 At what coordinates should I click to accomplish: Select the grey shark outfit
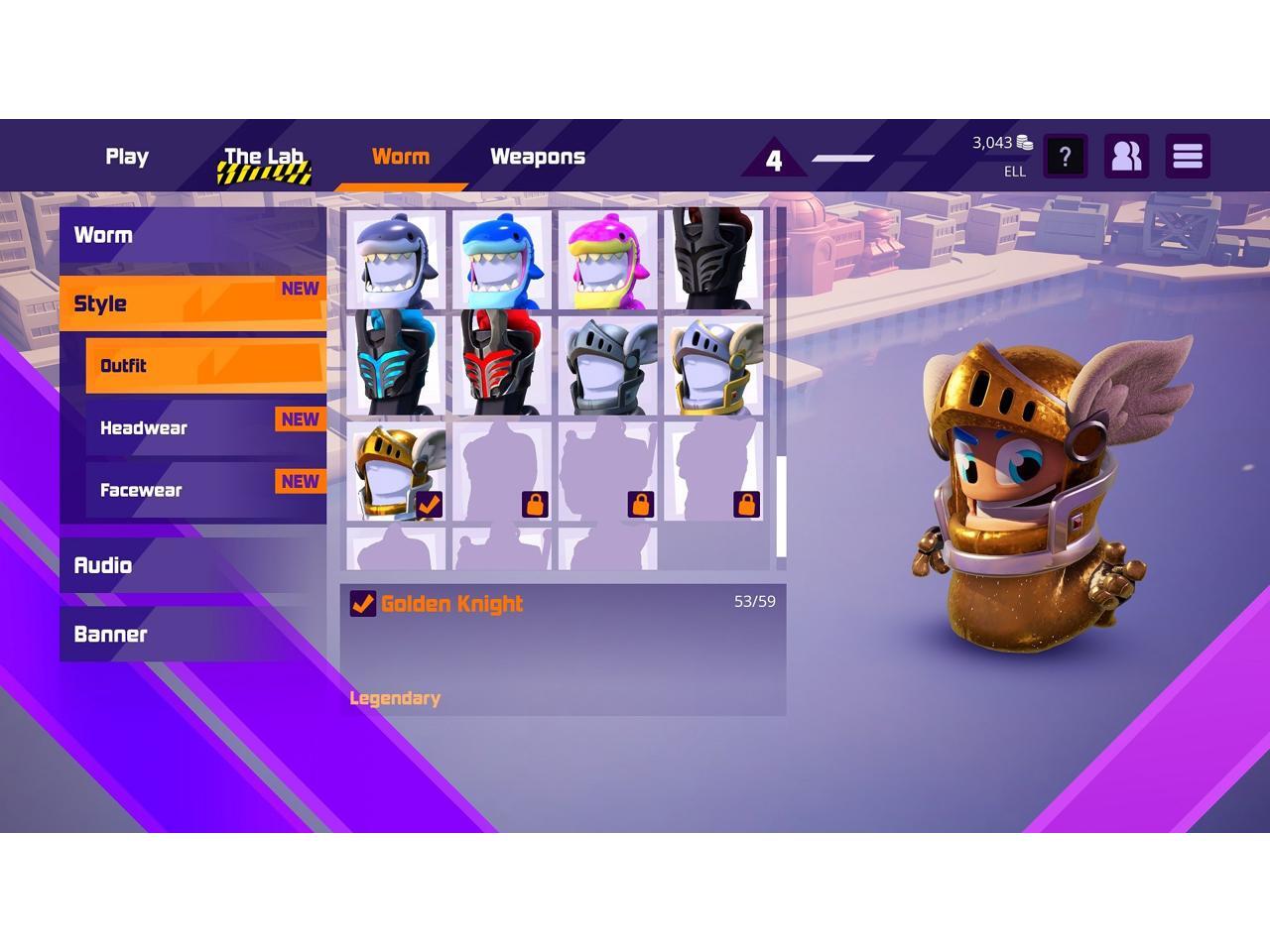[396, 260]
